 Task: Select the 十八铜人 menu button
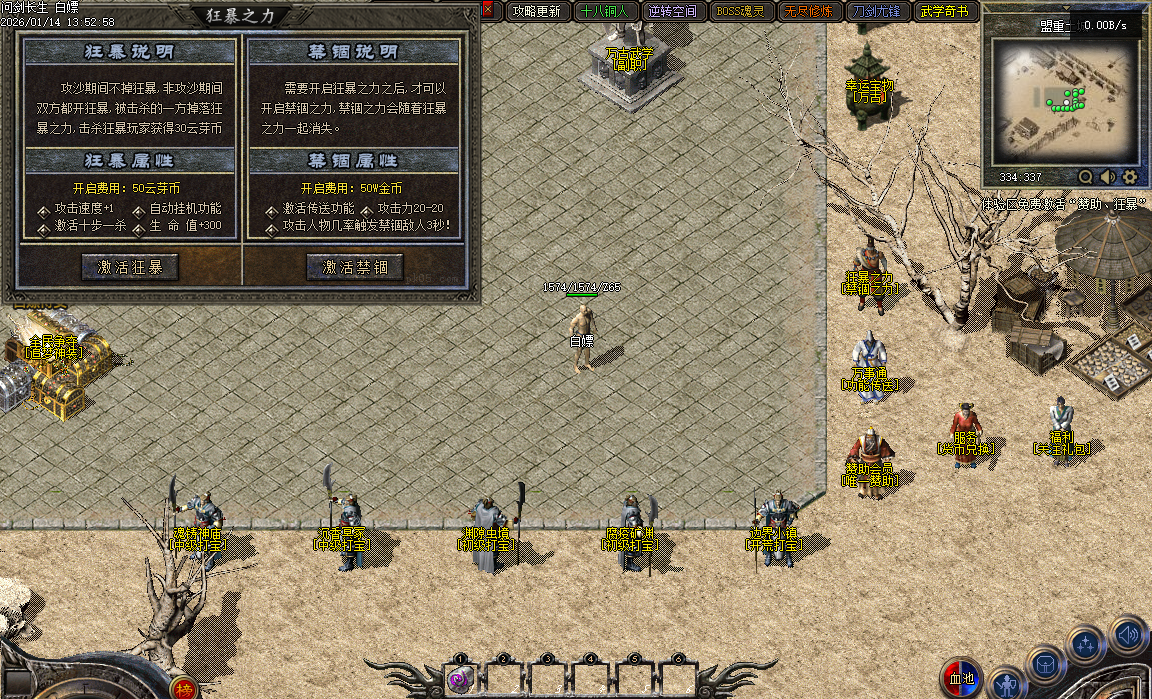[x=603, y=11]
